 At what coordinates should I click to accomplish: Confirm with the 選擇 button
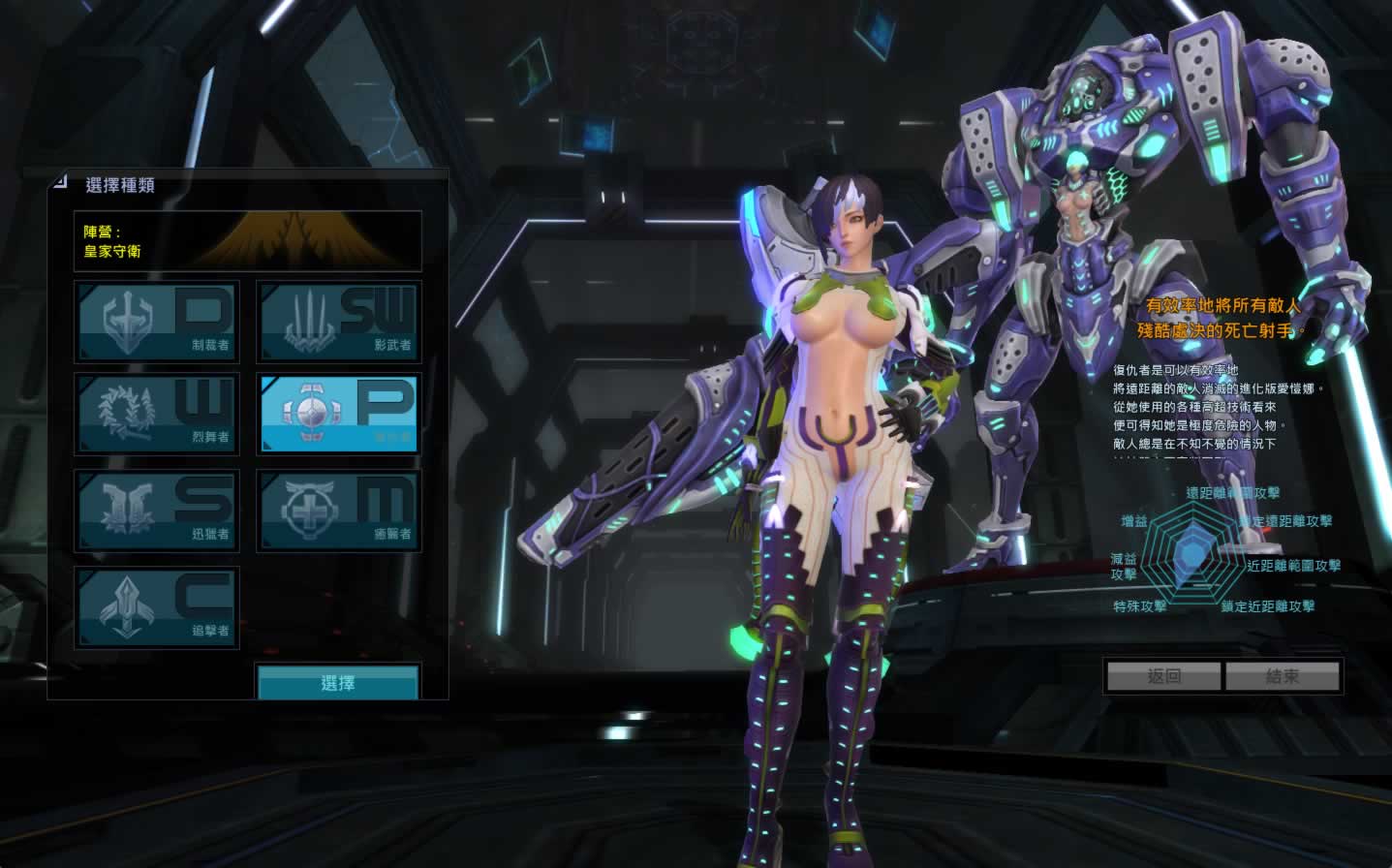point(338,682)
